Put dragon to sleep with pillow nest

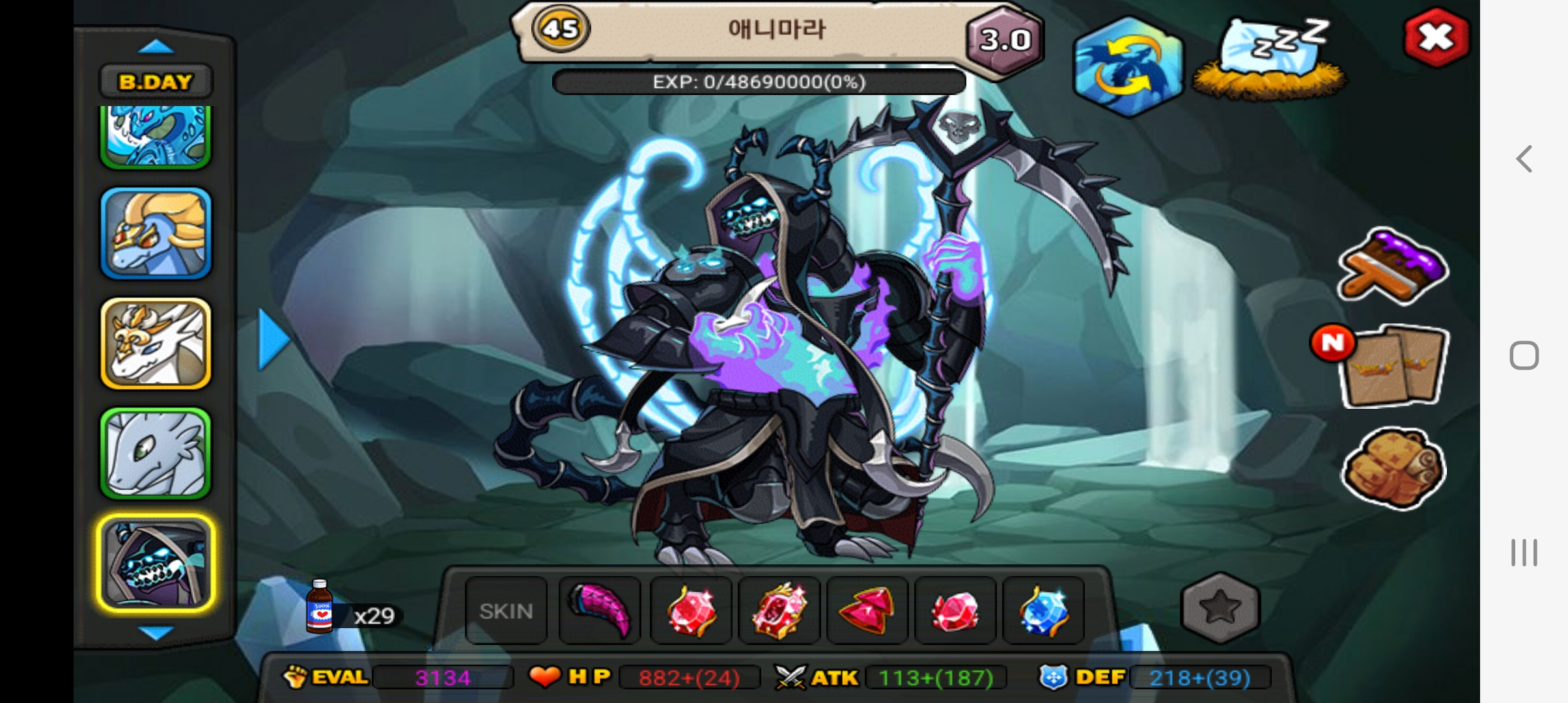(x=1270, y=60)
